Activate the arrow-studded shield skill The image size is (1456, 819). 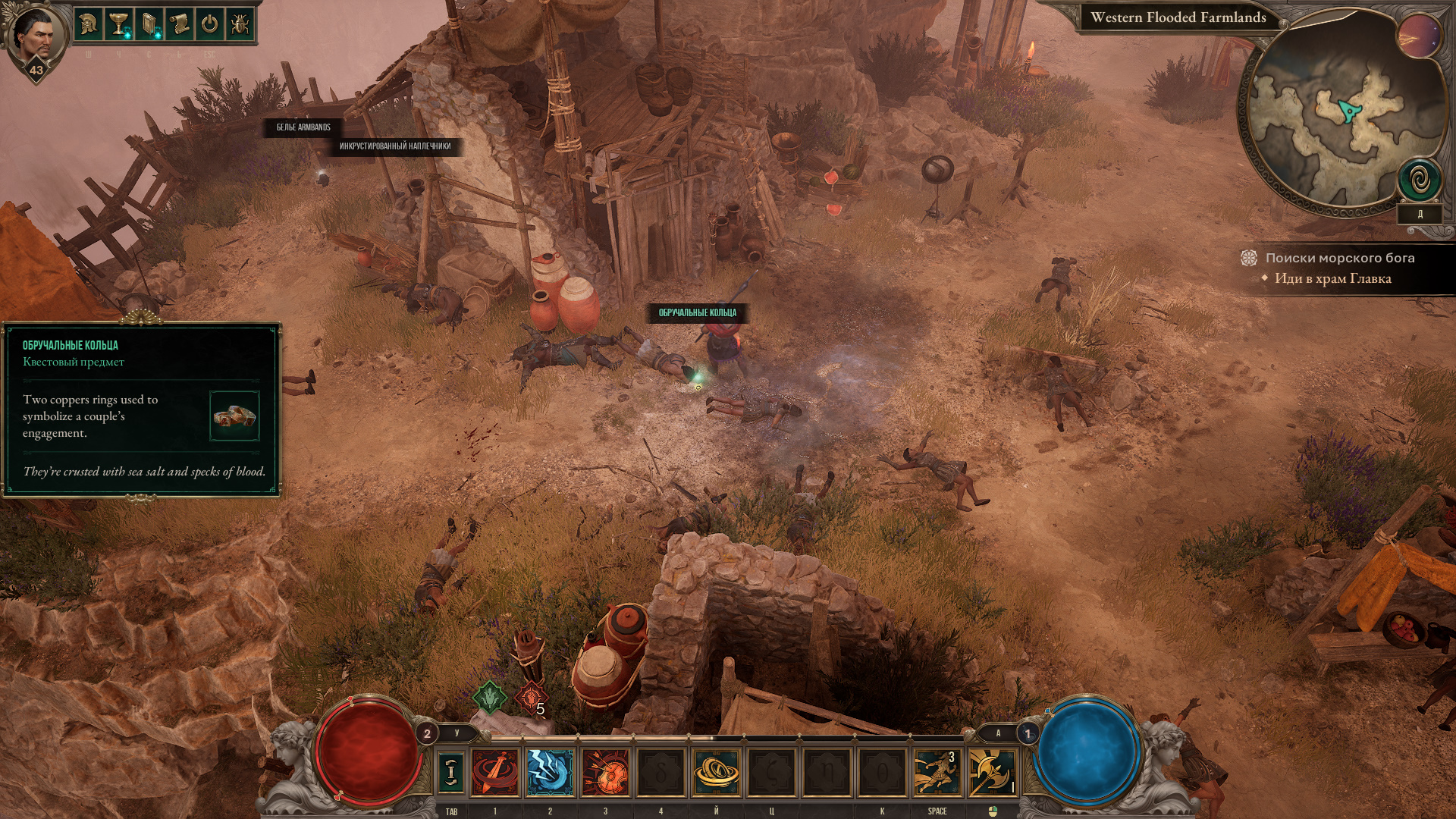(605, 772)
